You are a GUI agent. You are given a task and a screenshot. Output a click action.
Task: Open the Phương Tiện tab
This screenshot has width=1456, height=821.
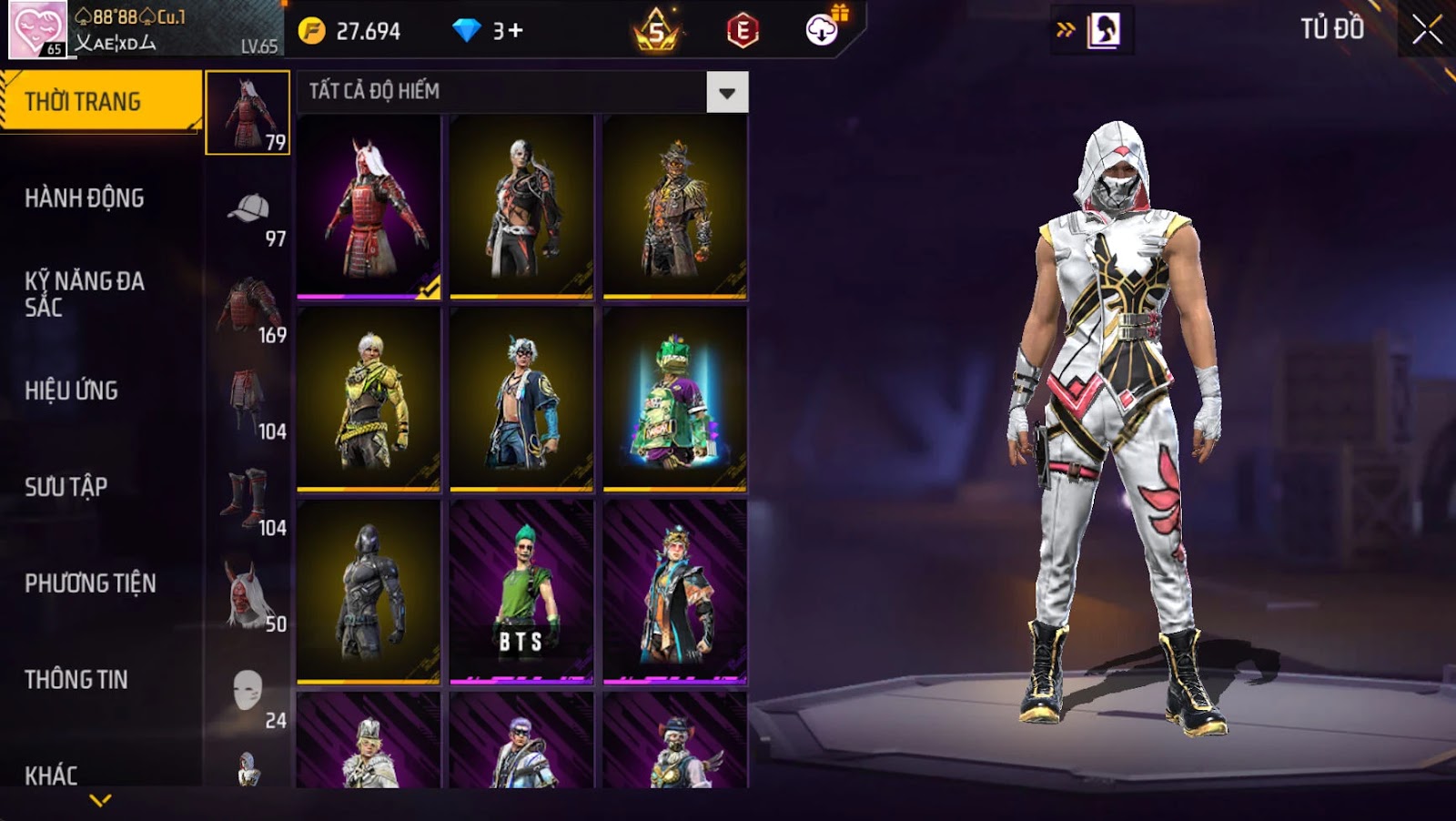90,583
